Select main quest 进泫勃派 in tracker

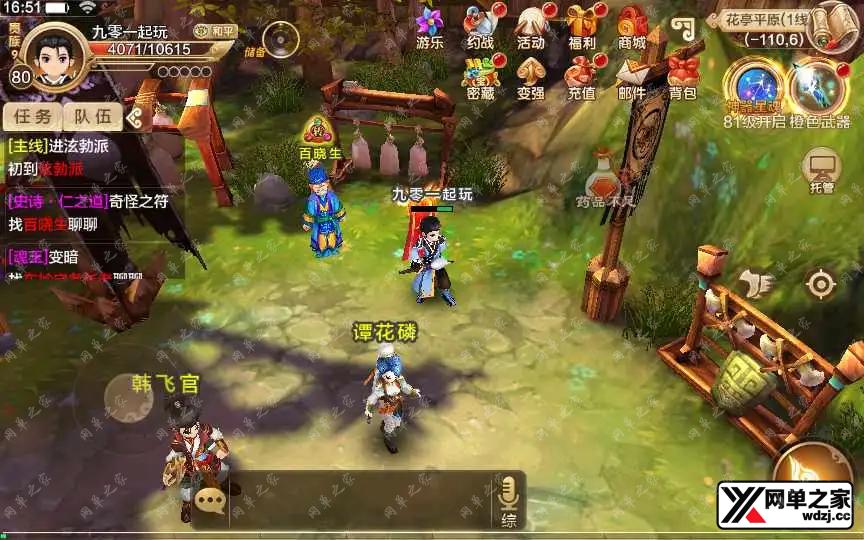(x=60, y=147)
